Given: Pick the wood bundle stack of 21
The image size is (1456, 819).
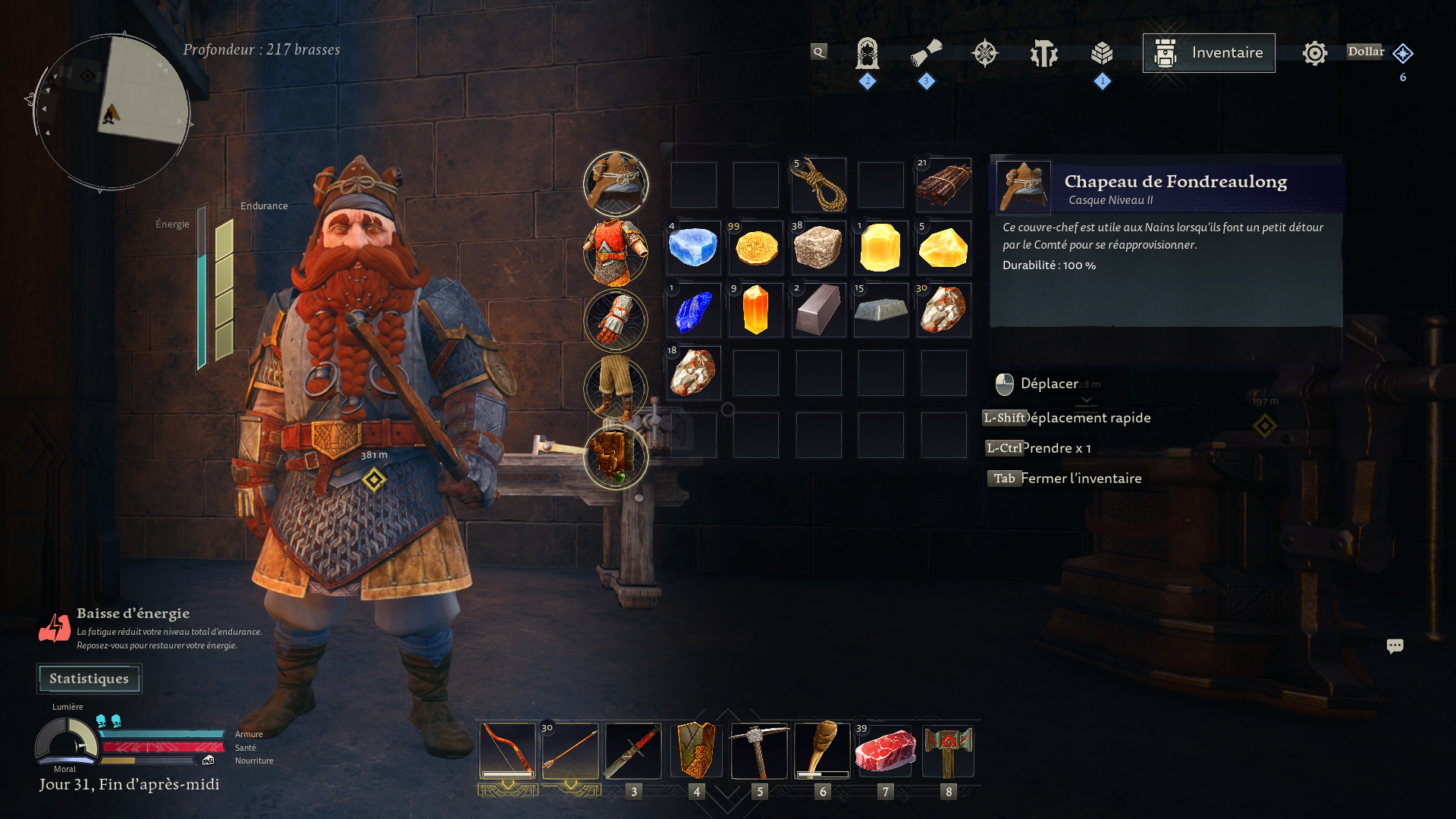Looking at the screenshot, I should [943, 185].
